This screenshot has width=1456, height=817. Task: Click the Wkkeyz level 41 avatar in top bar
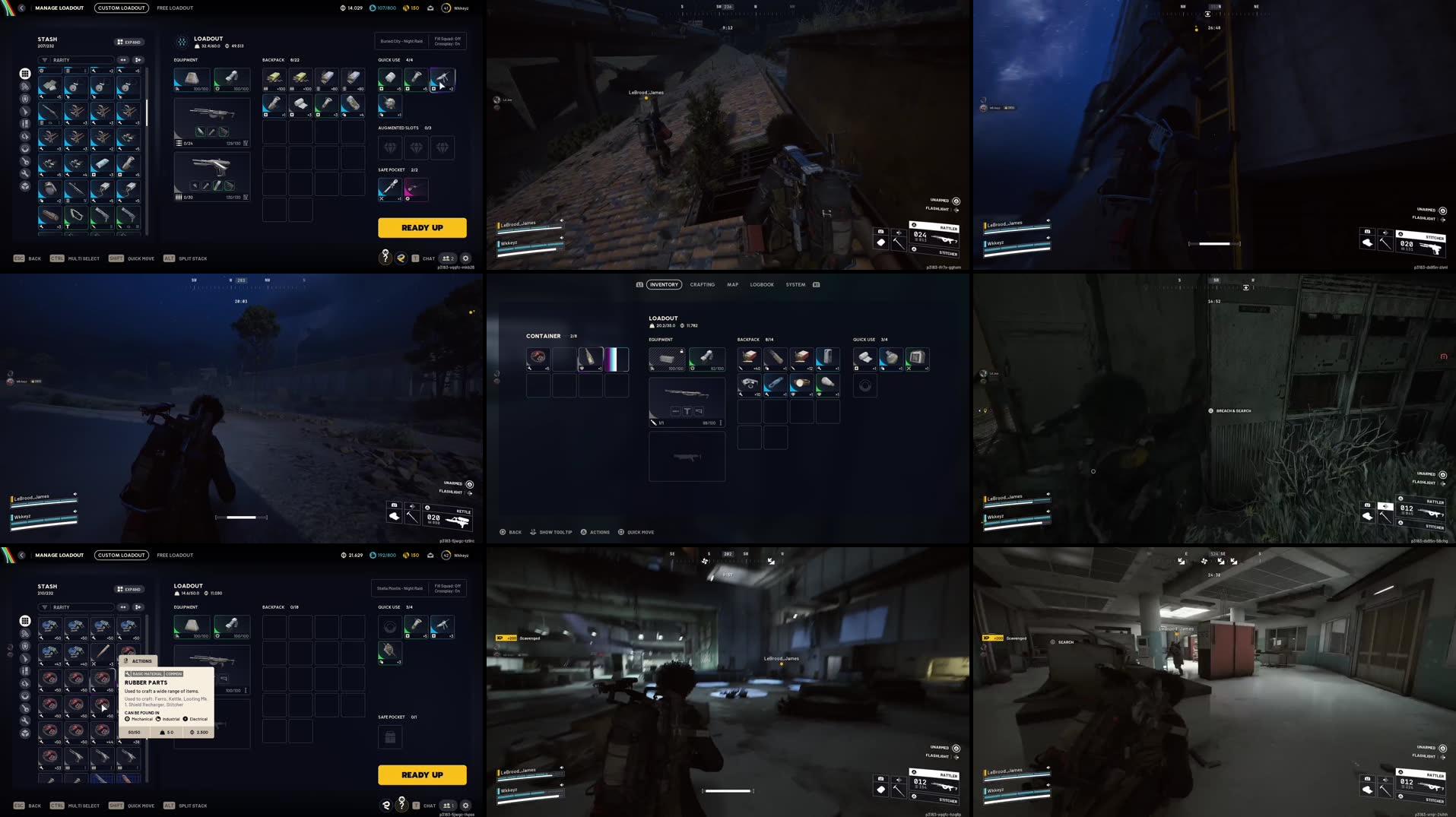tap(446, 8)
